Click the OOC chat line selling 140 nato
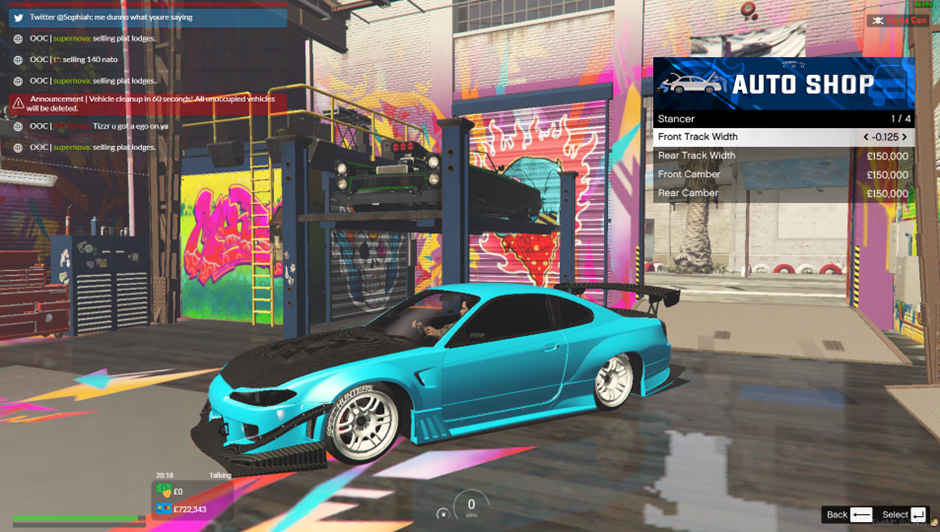This screenshot has width=940, height=532. click(90, 60)
